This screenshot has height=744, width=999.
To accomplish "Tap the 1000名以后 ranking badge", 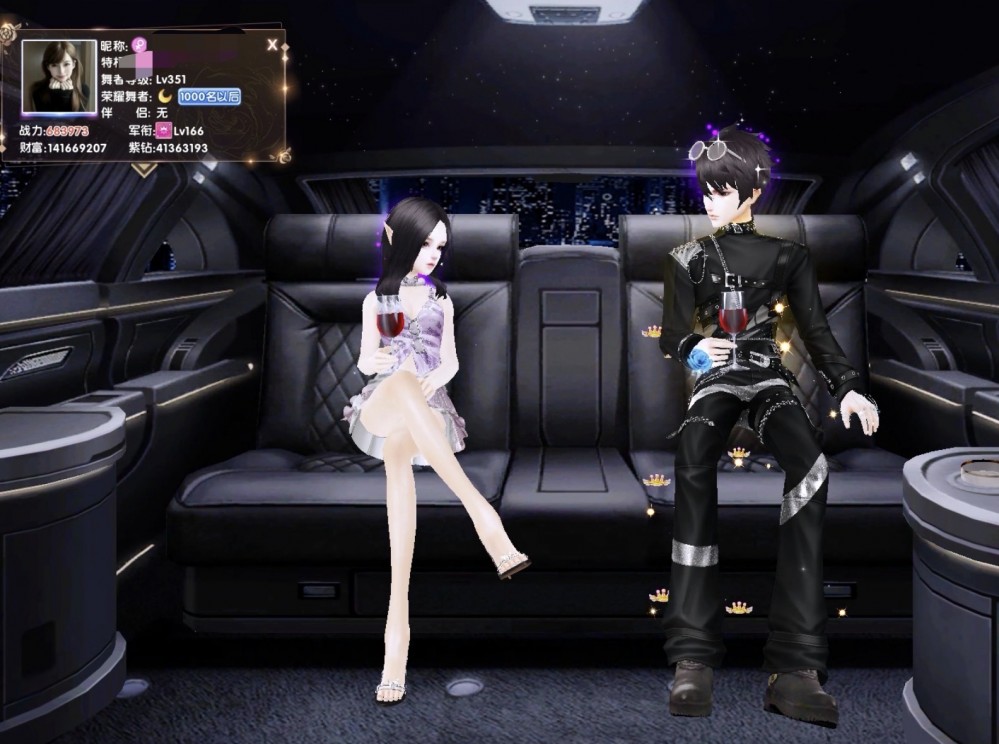I will pos(209,96).
